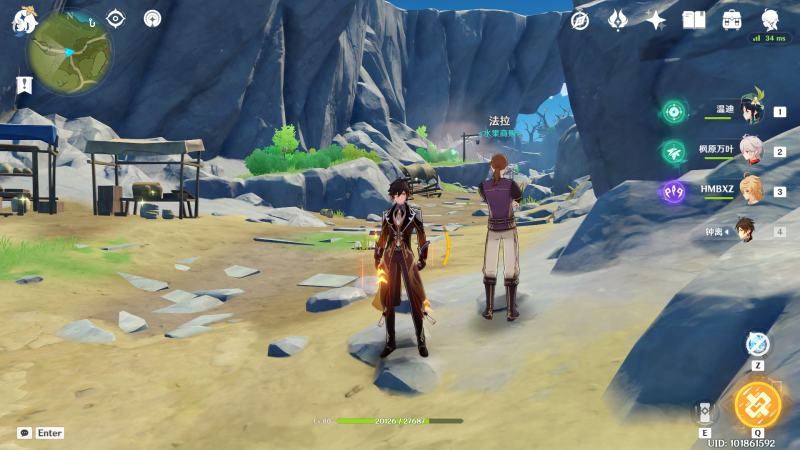The width and height of the screenshot is (800, 450).
Task: Open the Paimon menu
Action: pos(22,18)
